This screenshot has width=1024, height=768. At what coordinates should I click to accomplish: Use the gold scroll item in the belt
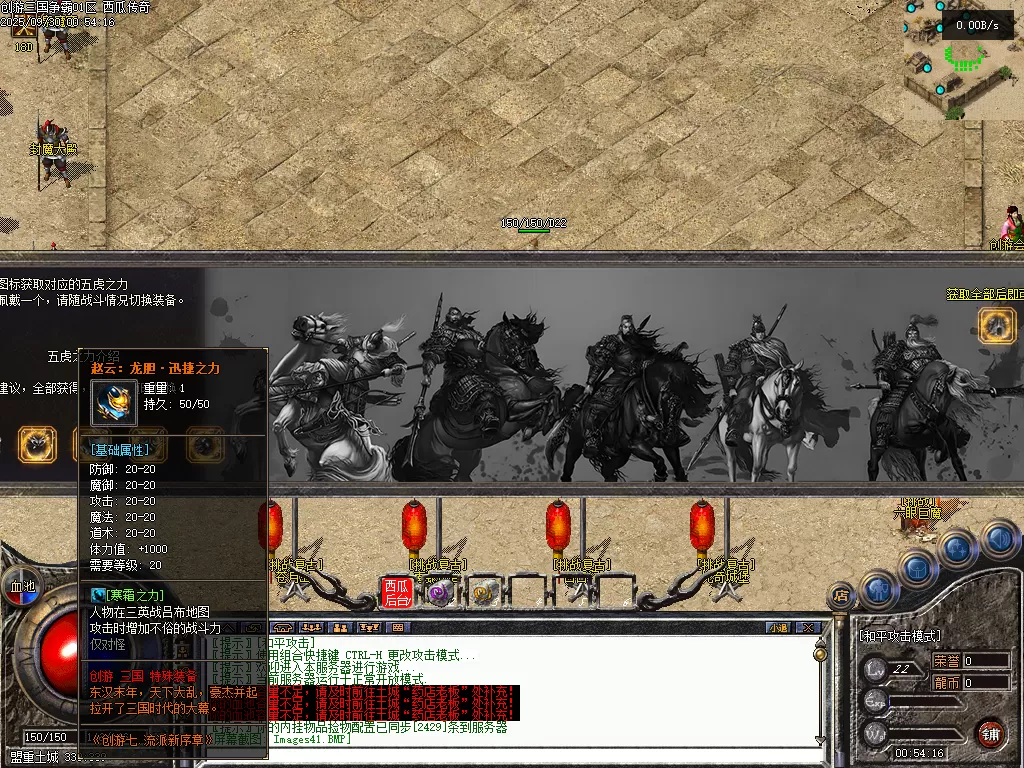[484, 593]
